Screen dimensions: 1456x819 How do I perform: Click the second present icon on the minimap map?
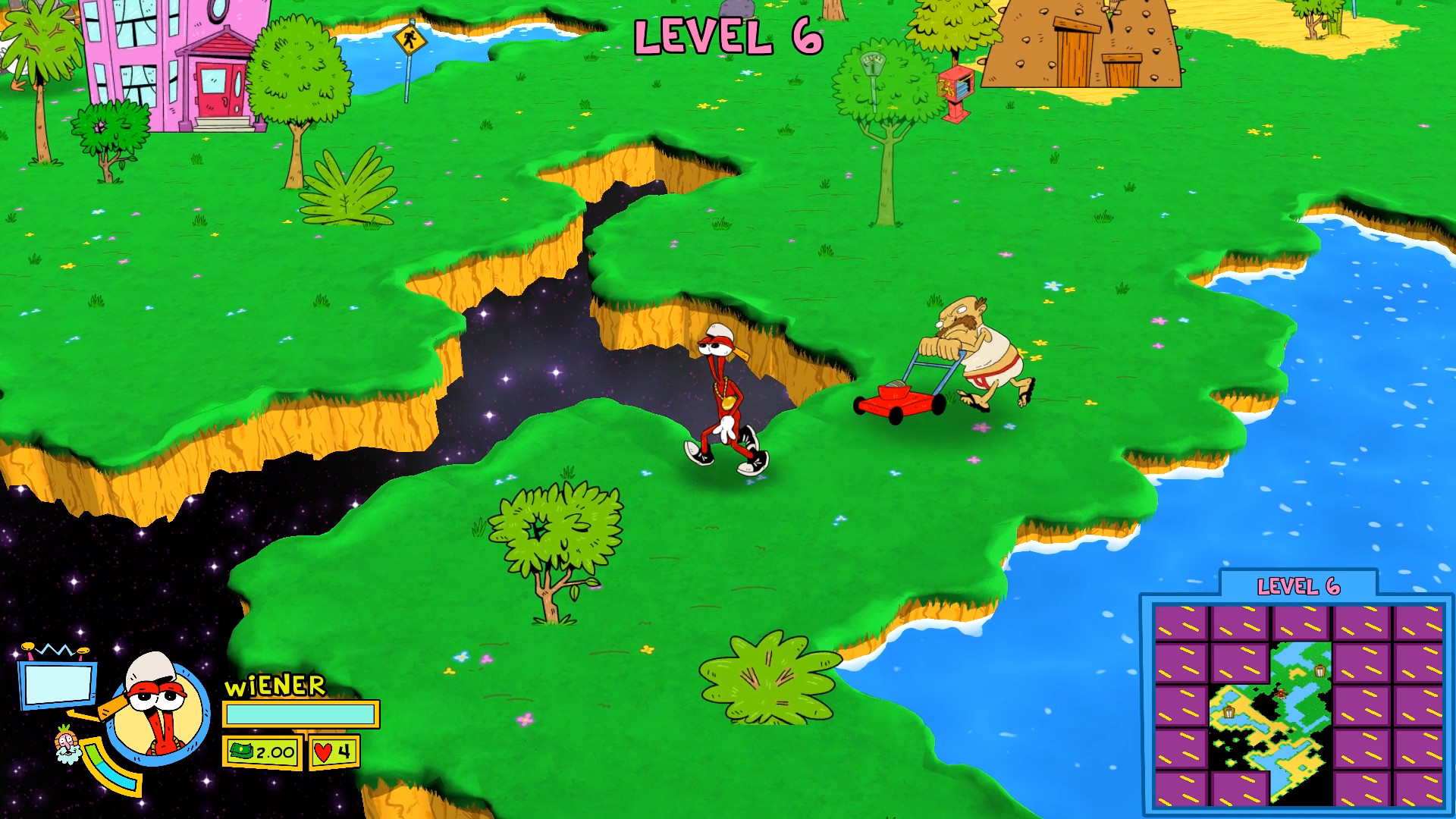pos(1229,713)
